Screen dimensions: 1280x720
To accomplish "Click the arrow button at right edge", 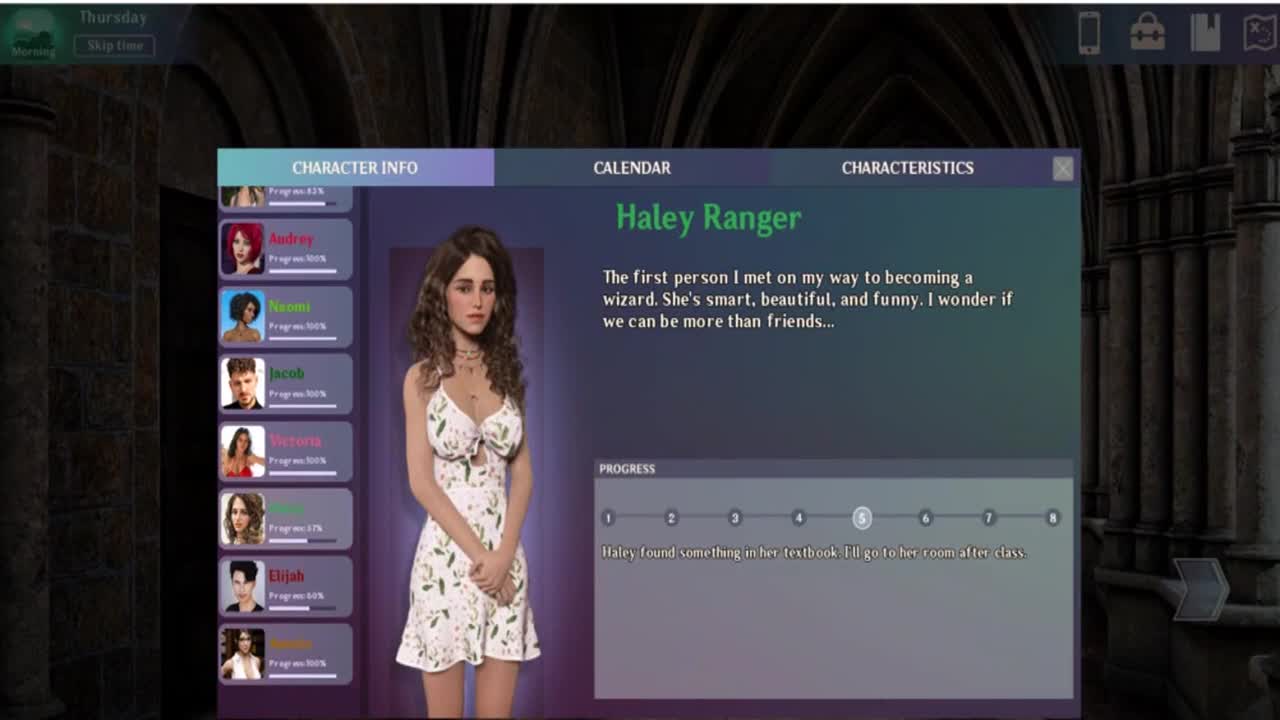I will [x=1200, y=590].
